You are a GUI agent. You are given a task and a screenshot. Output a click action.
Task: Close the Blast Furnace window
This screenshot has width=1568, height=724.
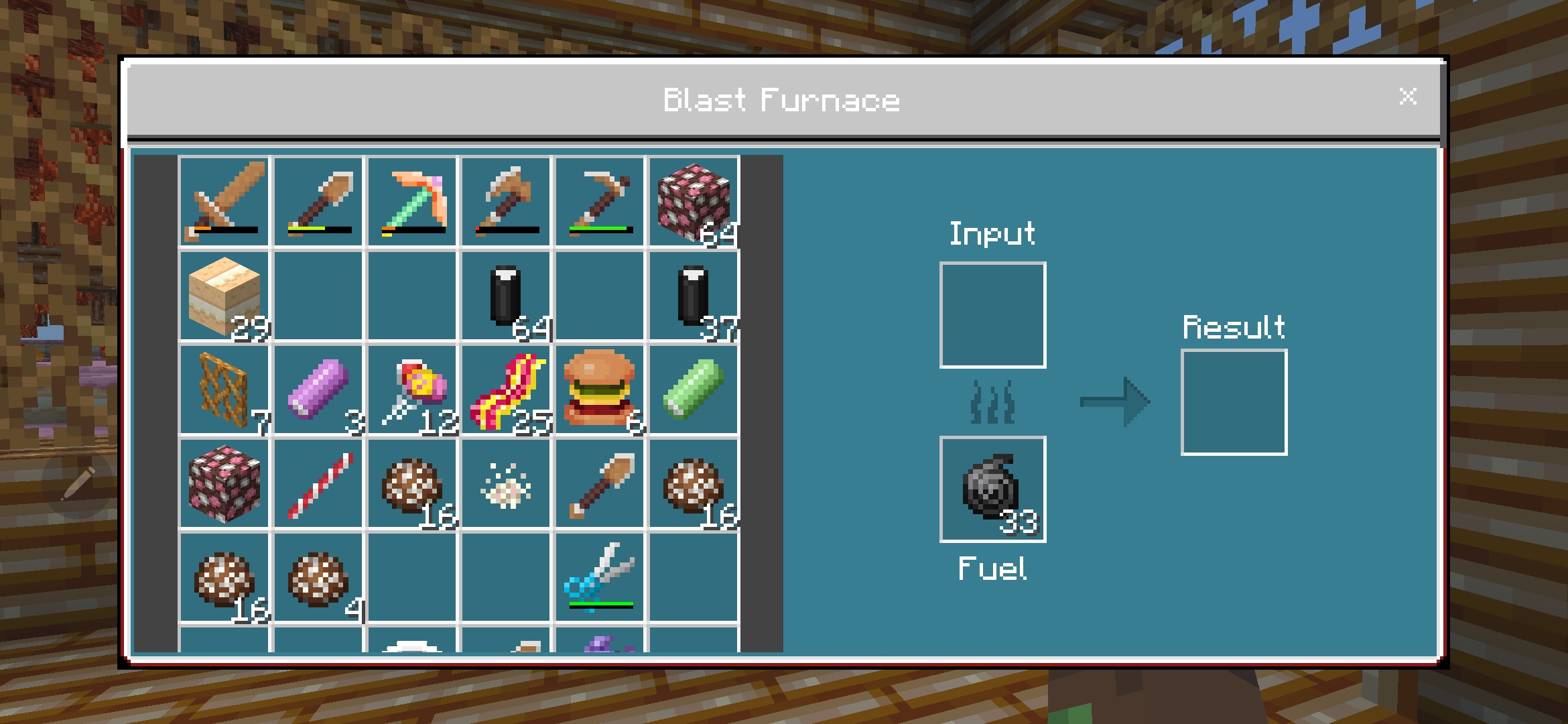pyautogui.click(x=1408, y=97)
